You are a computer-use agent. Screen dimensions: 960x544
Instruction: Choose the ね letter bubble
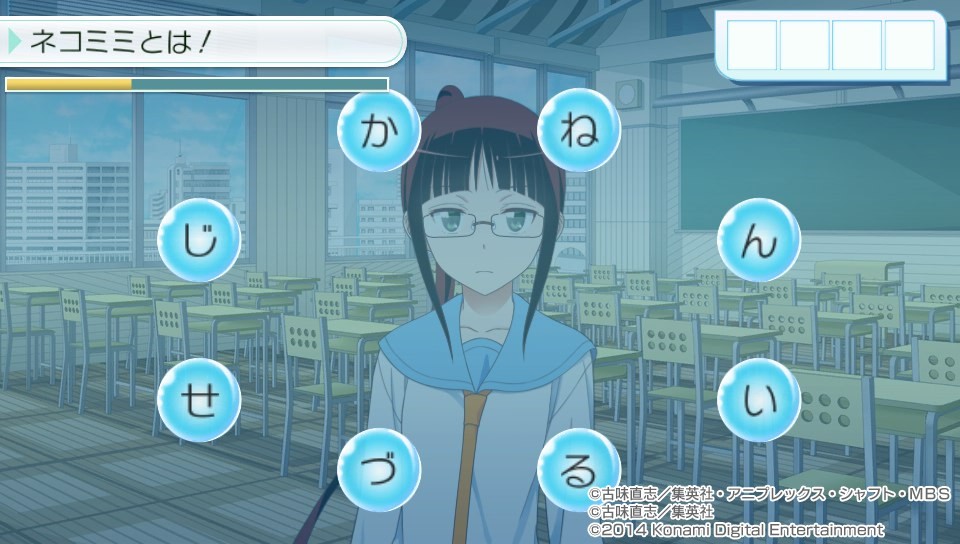(579, 131)
